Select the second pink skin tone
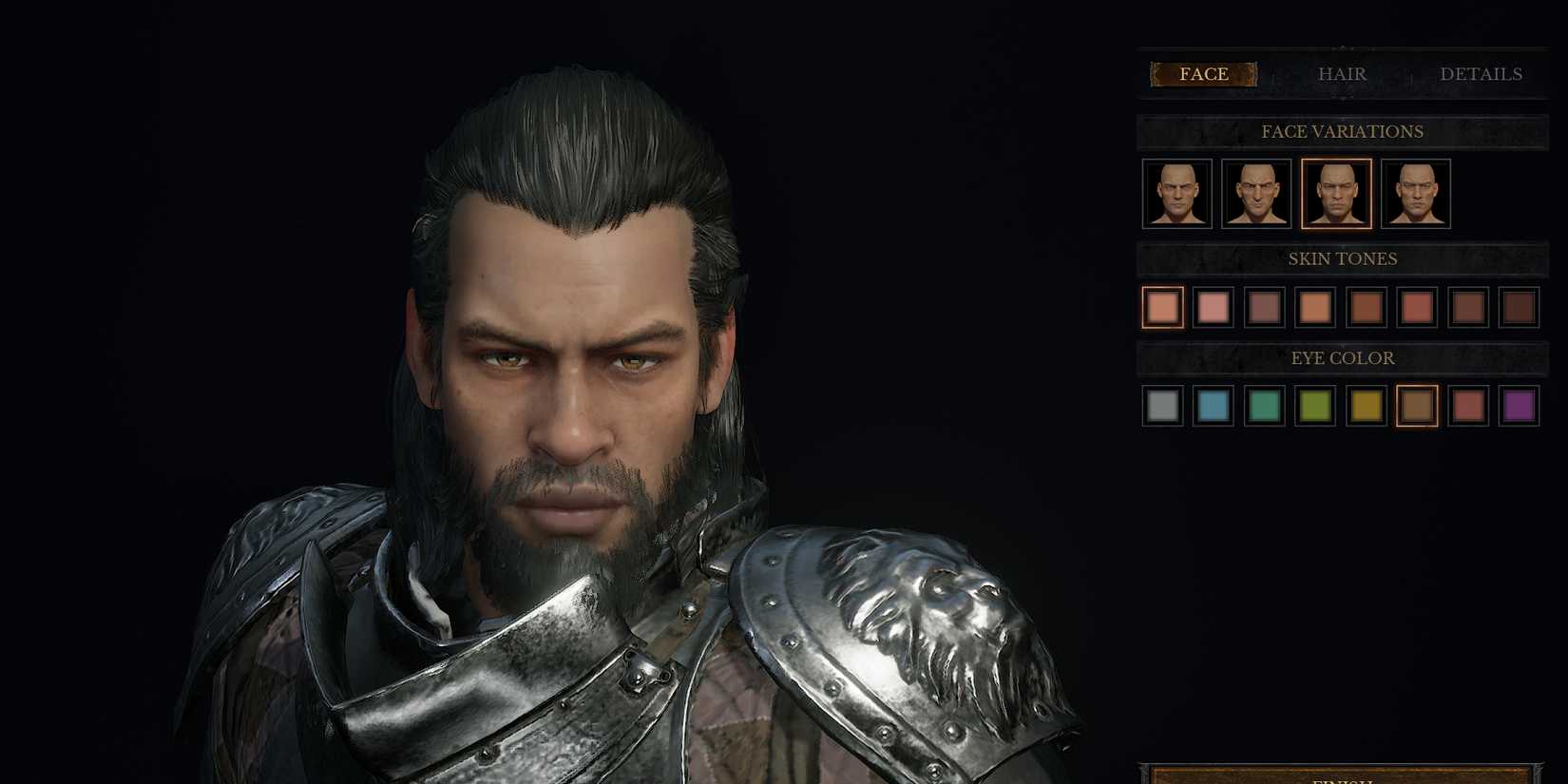The width and height of the screenshot is (1568, 784). click(1214, 307)
